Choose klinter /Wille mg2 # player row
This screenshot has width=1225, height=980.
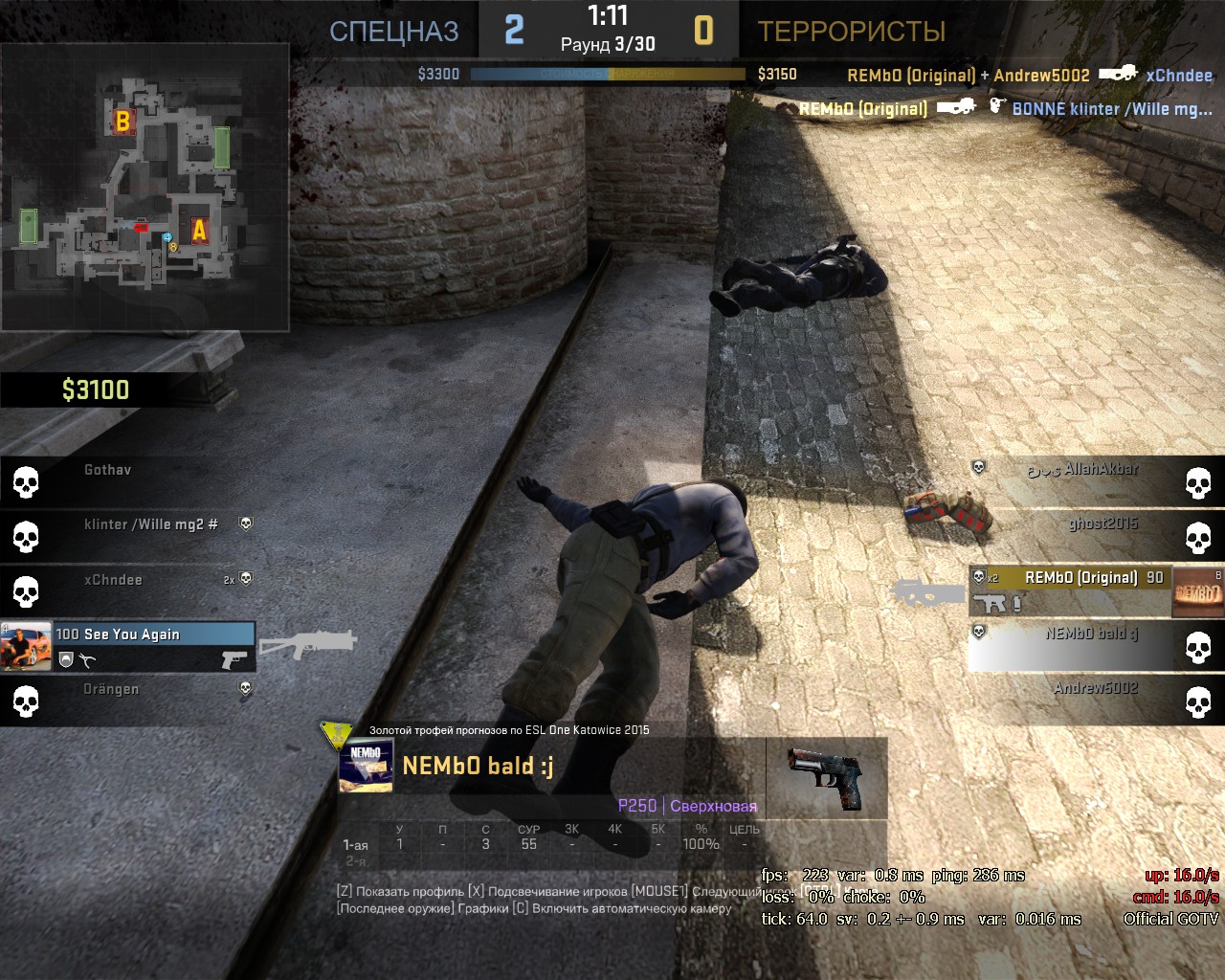[128, 535]
